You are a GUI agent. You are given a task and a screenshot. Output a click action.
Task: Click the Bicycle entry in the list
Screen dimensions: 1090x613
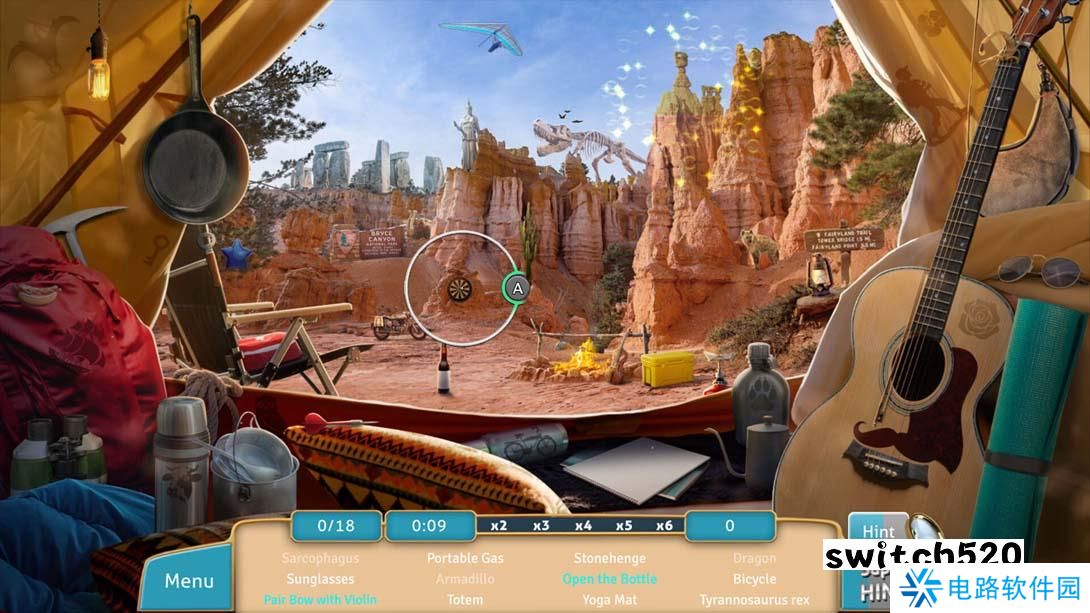point(754,579)
